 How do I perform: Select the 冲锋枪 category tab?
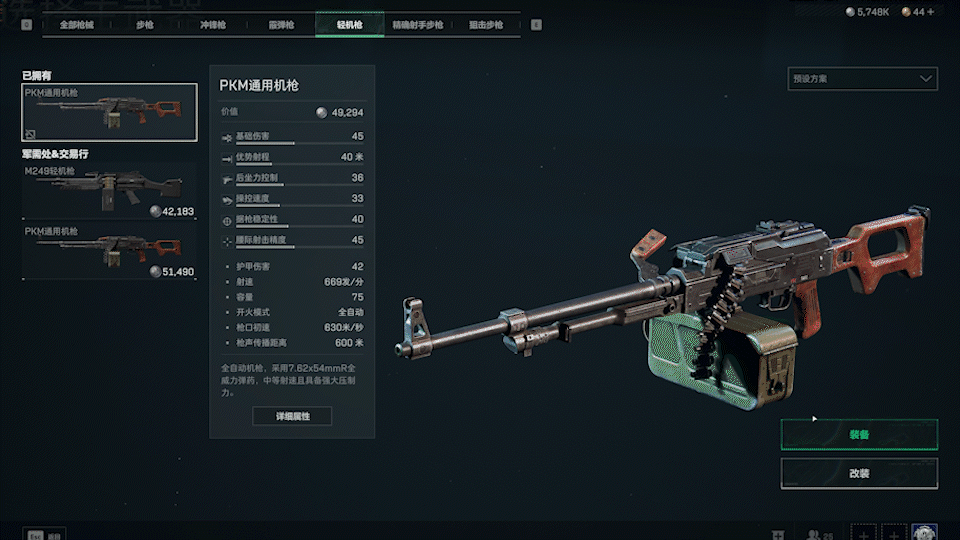pos(214,24)
